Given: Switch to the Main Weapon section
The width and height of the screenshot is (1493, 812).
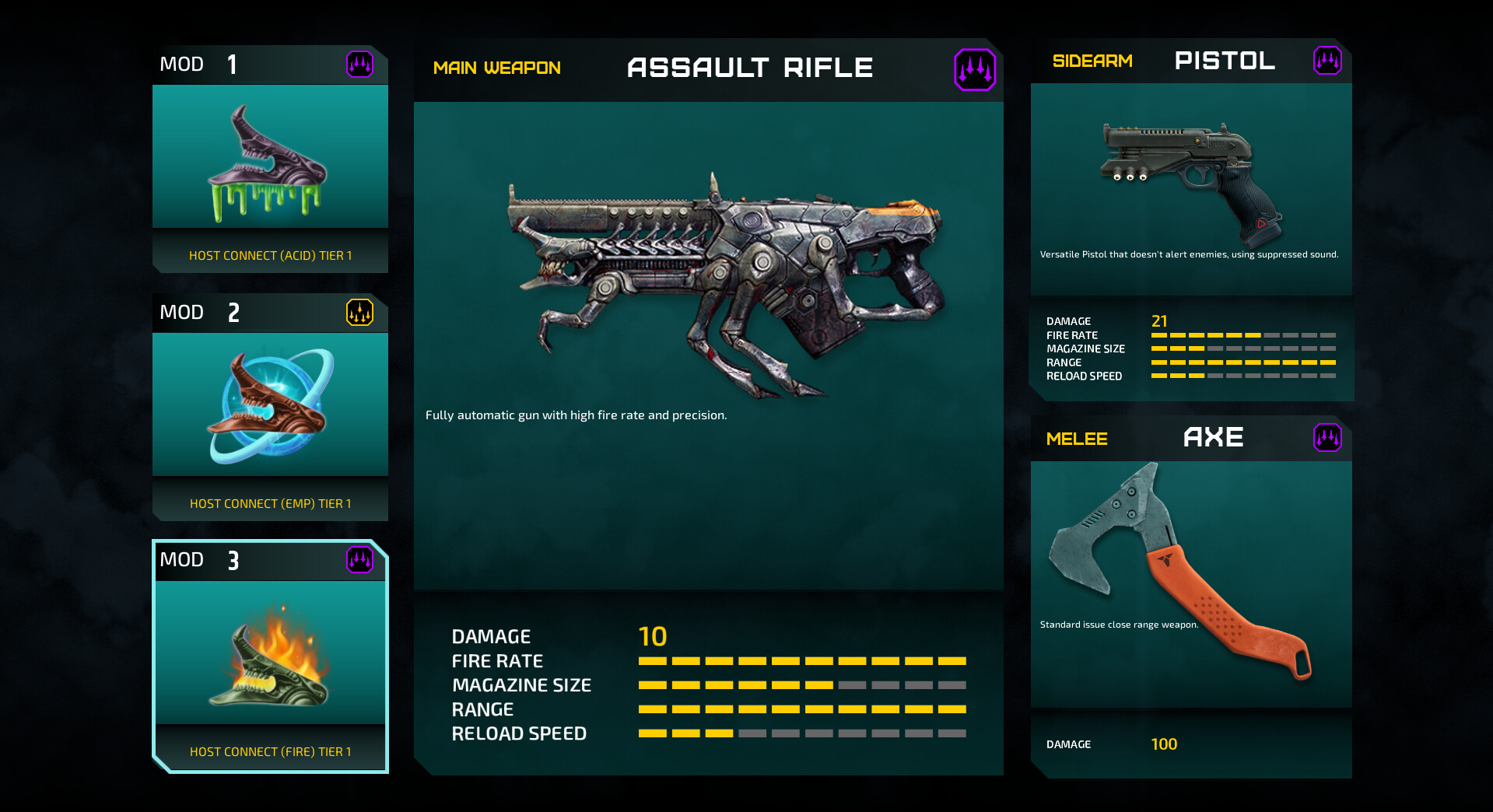Looking at the screenshot, I should pyautogui.click(x=497, y=68).
